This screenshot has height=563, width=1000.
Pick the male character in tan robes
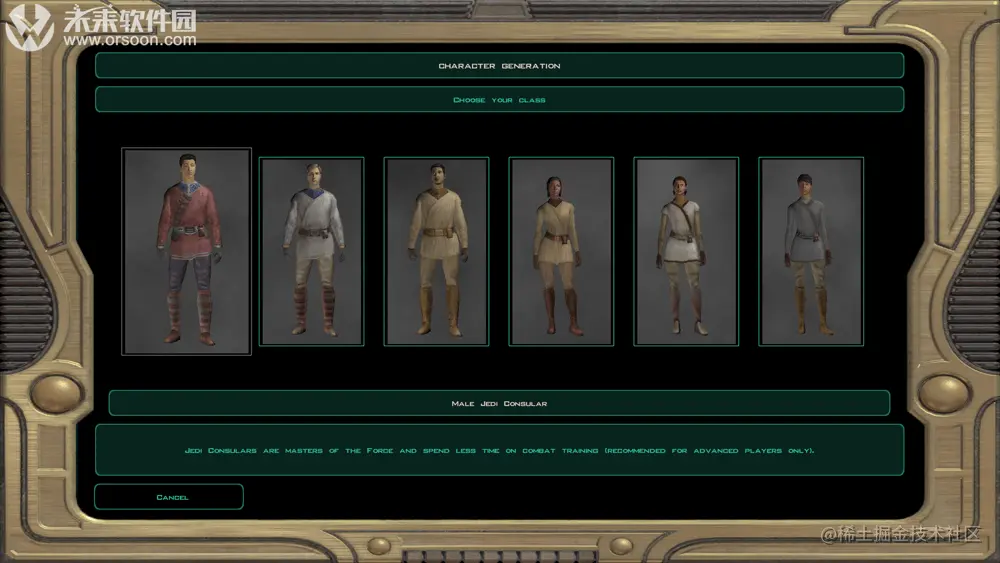pyautogui.click(x=437, y=252)
